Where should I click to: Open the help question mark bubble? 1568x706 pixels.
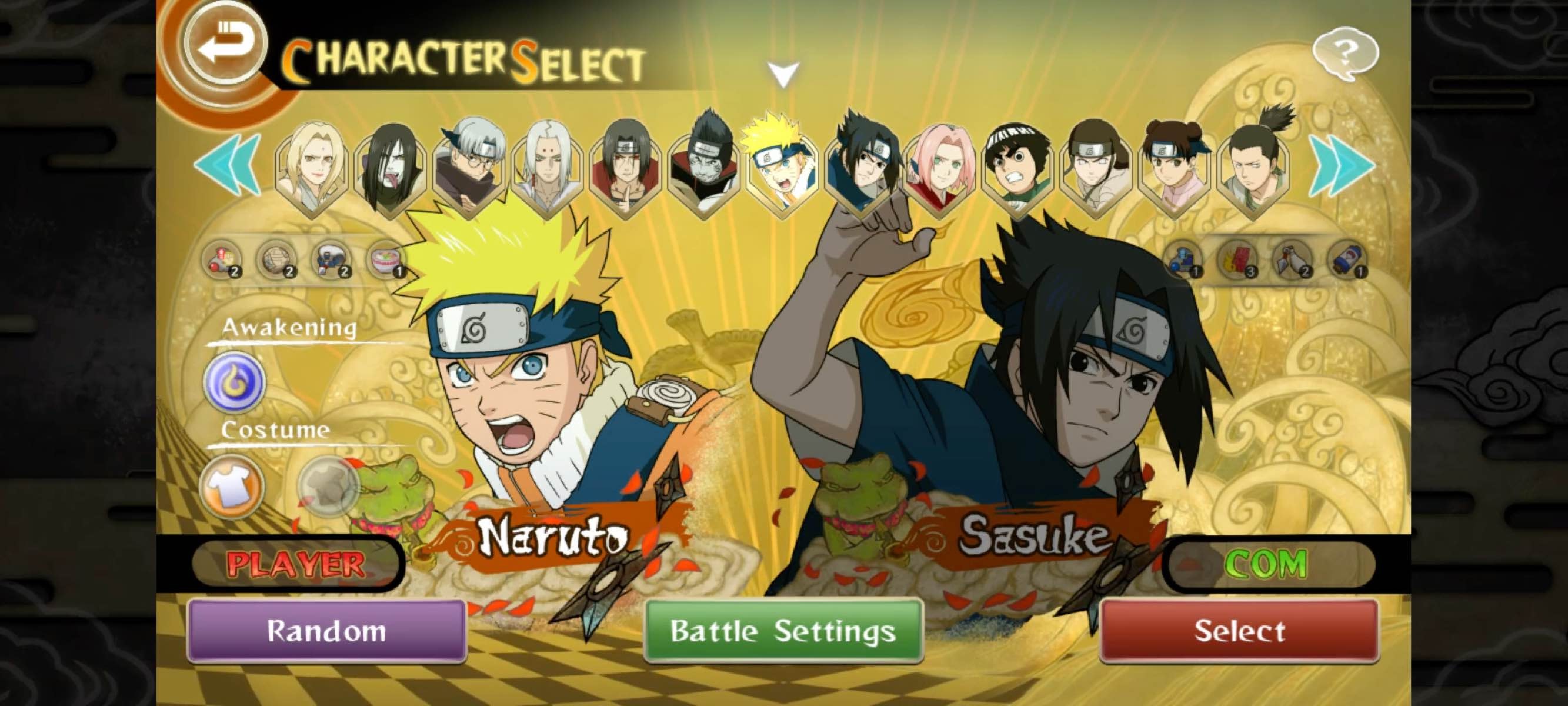point(1345,53)
